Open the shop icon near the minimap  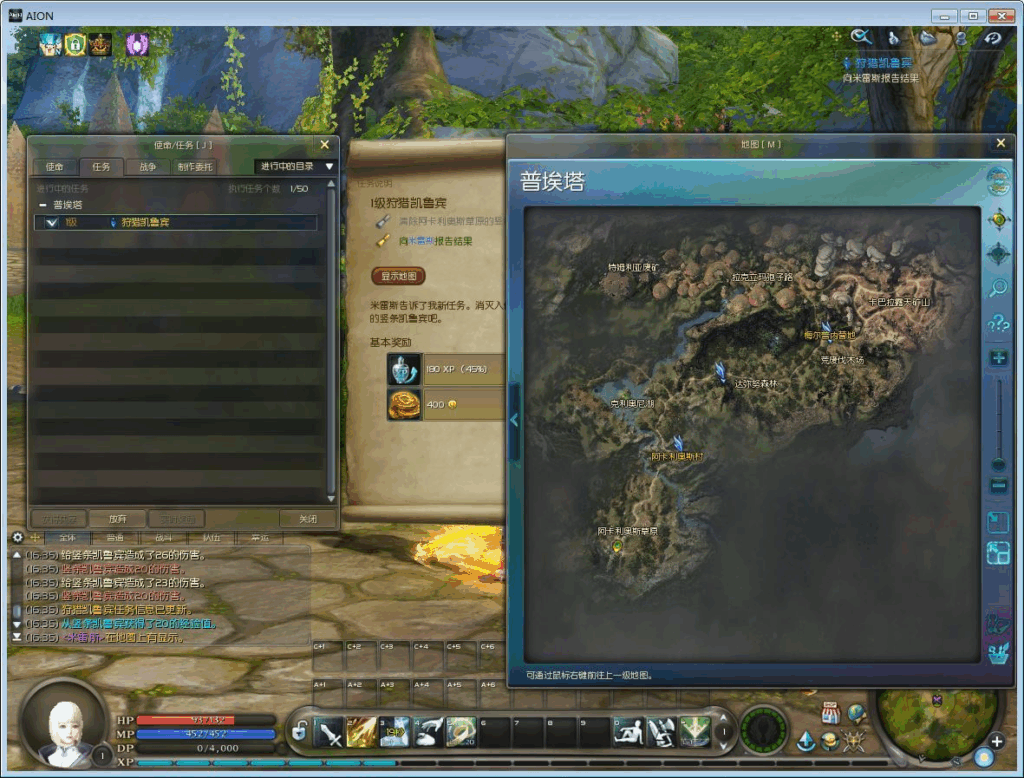[x=830, y=712]
